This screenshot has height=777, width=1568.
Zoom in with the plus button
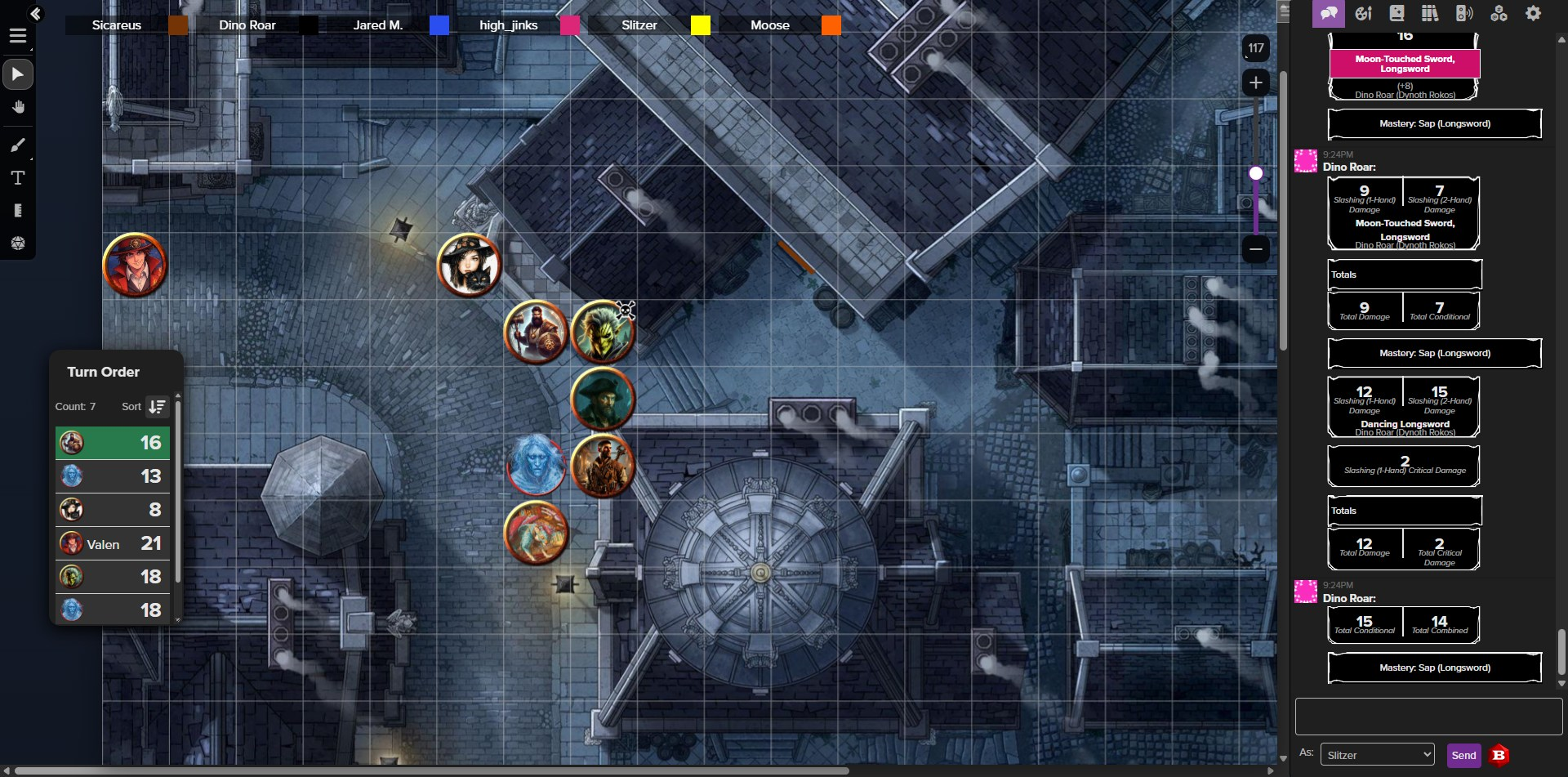[1255, 83]
